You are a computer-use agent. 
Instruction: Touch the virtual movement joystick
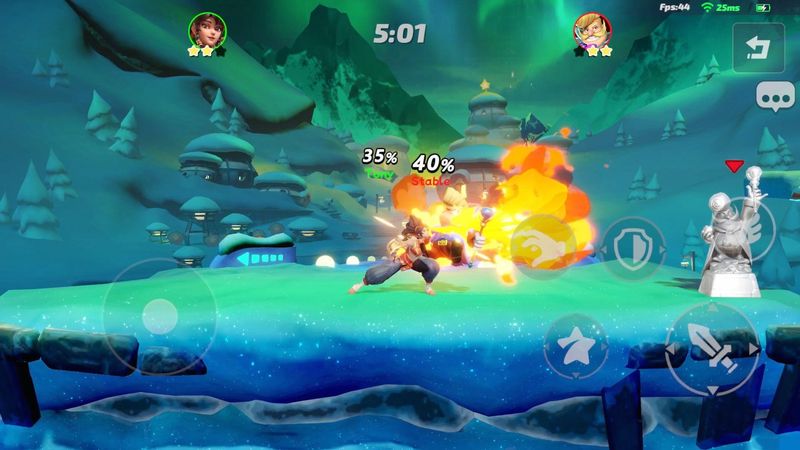tap(157, 315)
